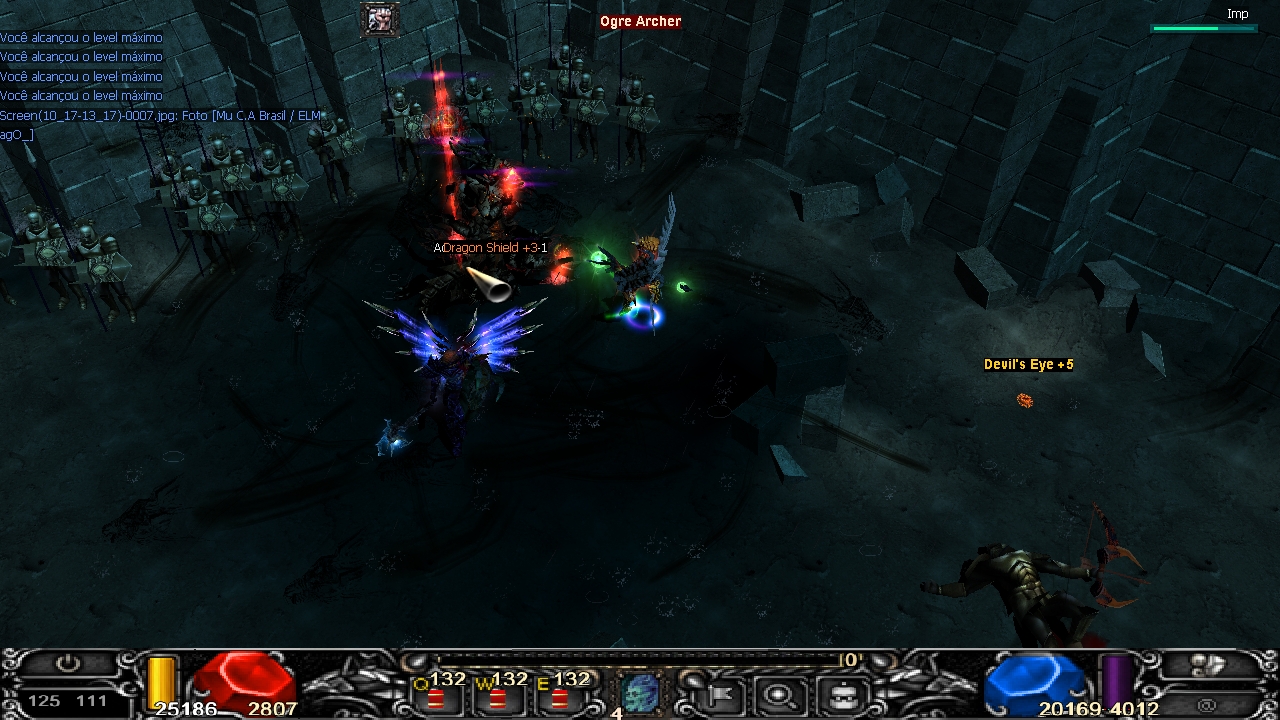Viewport: 1280px width, 720px height.
Task: Open the @ button in the corner
Action: click(1207, 704)
